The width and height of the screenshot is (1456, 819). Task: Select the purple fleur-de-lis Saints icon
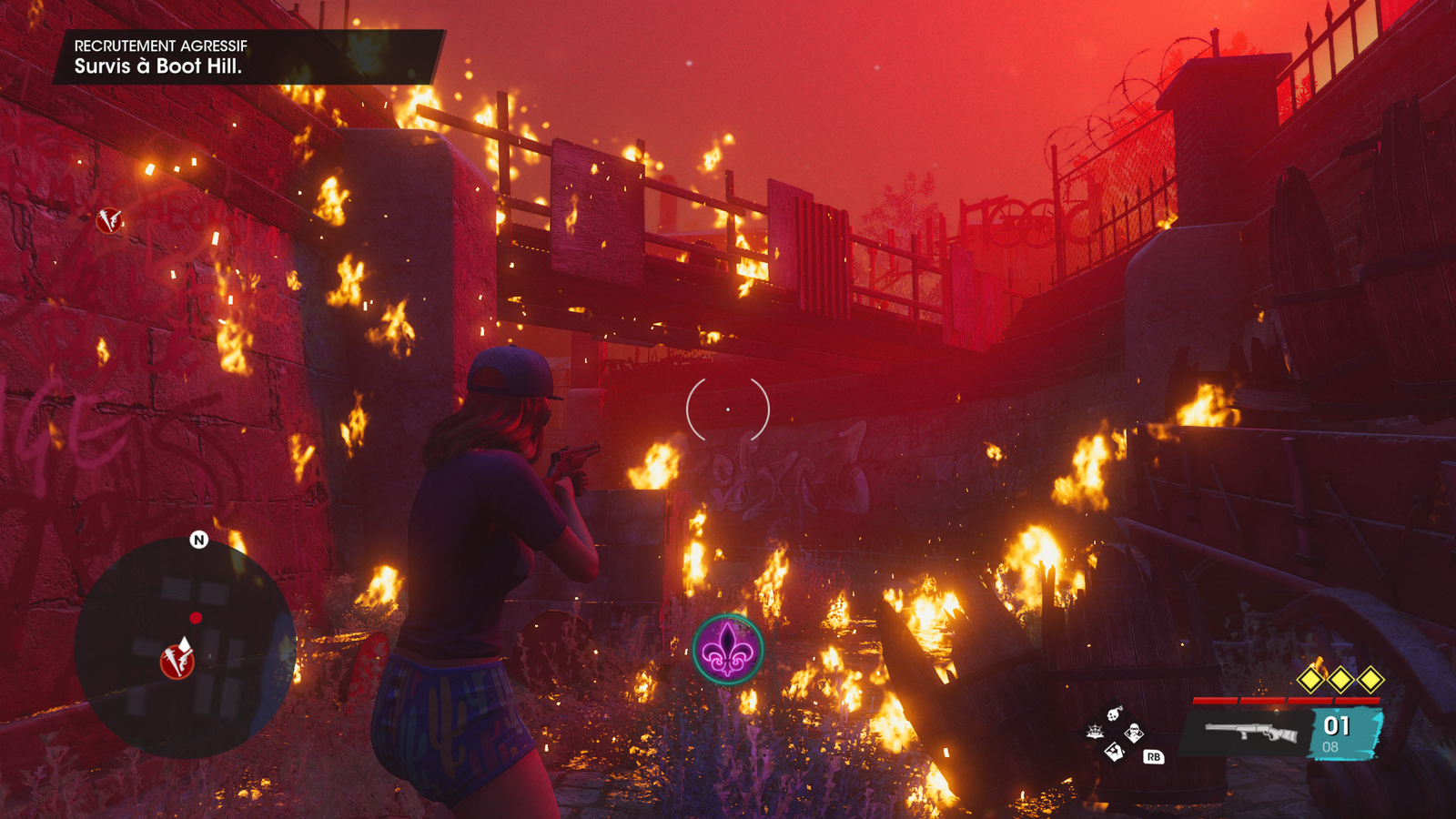pos(727,650)
